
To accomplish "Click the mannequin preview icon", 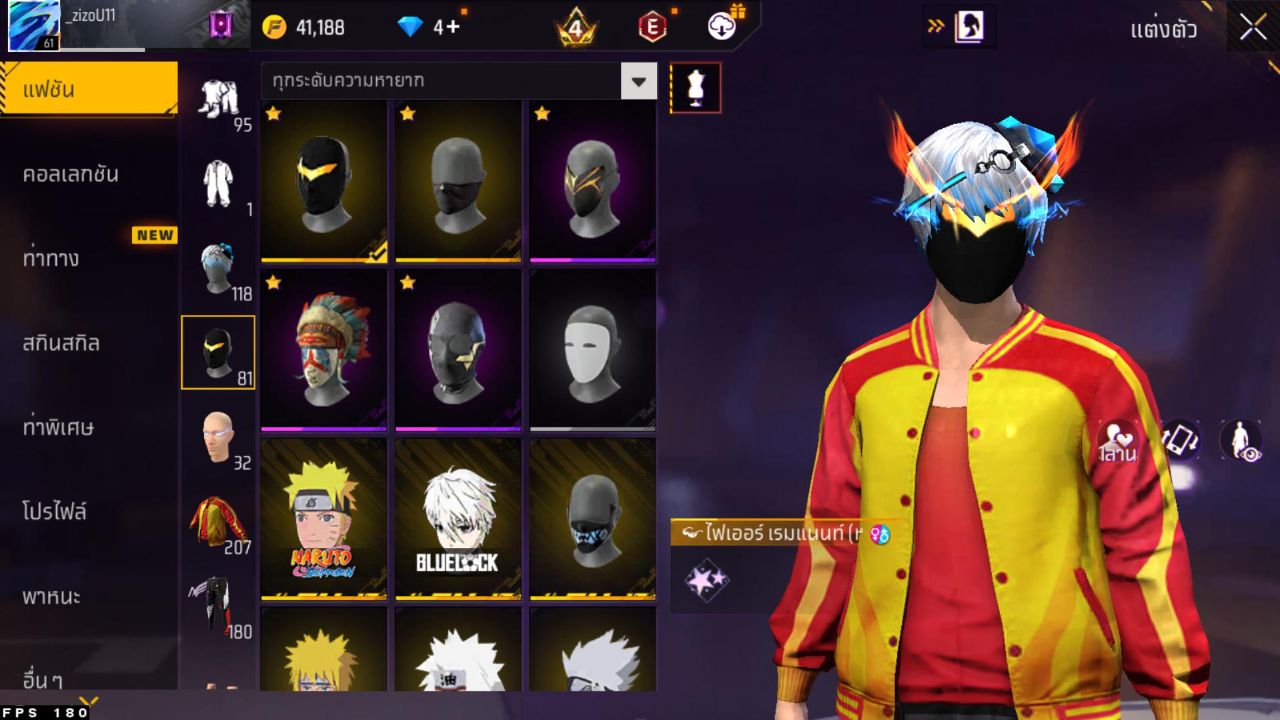I will [695, 88].
